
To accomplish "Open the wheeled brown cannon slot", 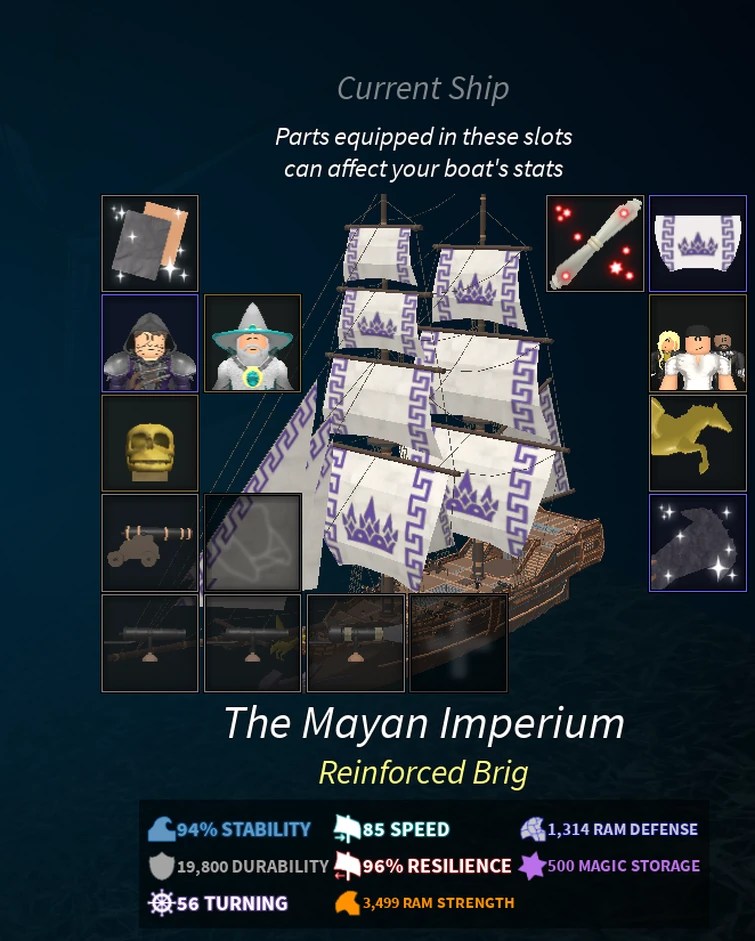I will (x=150, y=542).
